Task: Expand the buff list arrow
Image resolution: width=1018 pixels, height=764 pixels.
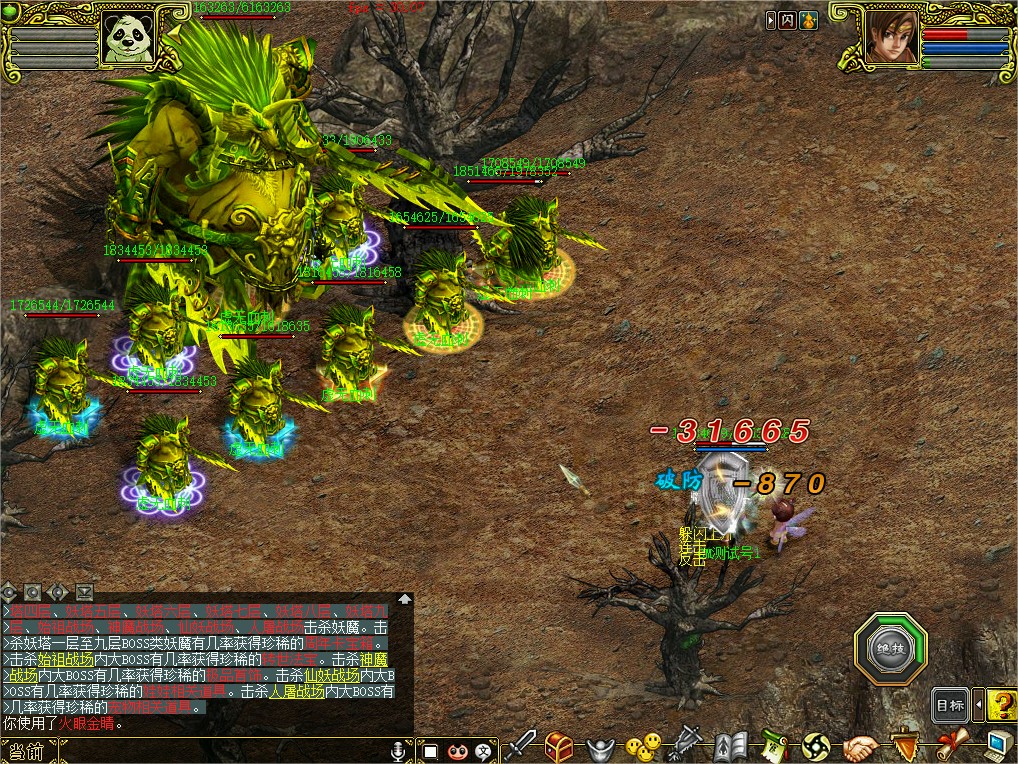Action: click(771, 19)
